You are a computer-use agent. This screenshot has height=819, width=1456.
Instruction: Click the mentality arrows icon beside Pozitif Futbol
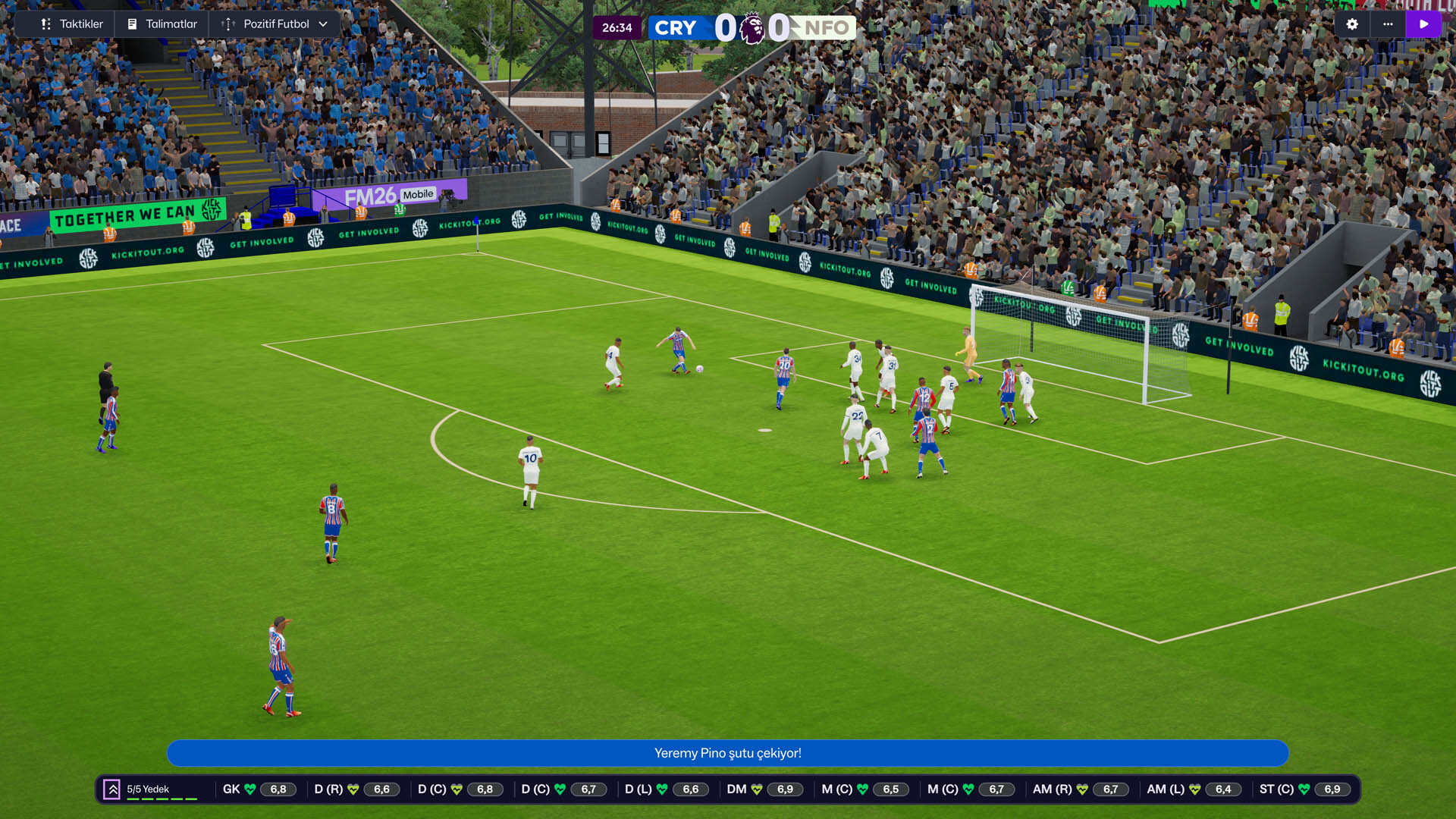tap(227, 24)
